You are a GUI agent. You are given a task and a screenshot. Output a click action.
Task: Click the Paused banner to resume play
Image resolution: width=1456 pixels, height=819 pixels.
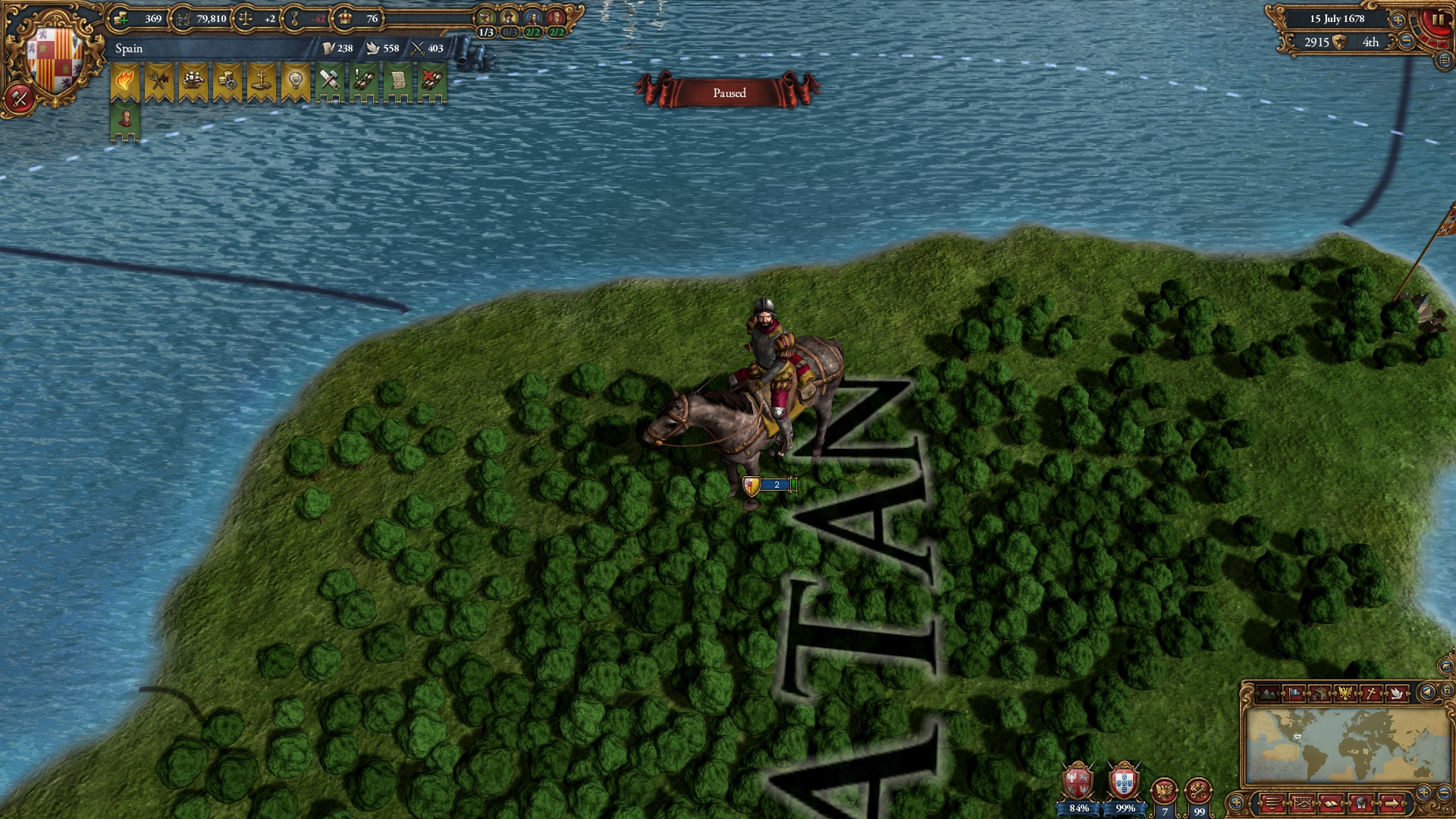point(728,93)
